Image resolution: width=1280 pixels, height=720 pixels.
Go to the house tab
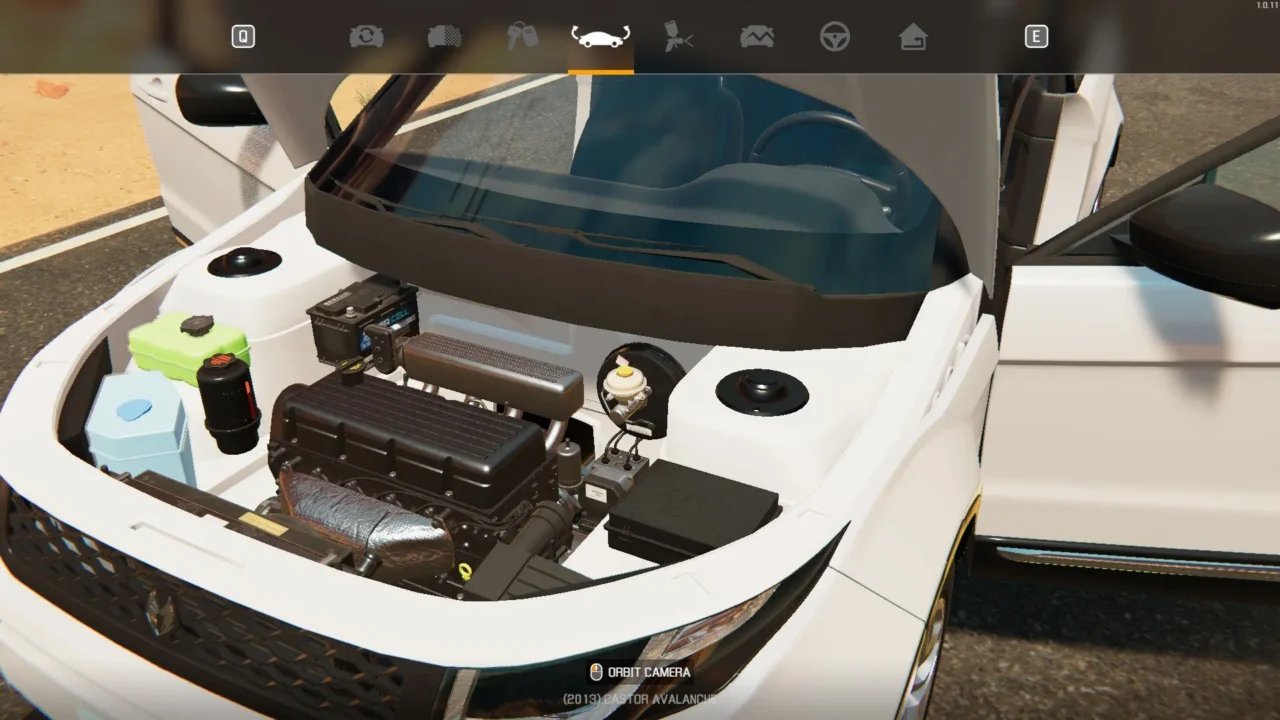pyautogui.click(x=913, y=37)
